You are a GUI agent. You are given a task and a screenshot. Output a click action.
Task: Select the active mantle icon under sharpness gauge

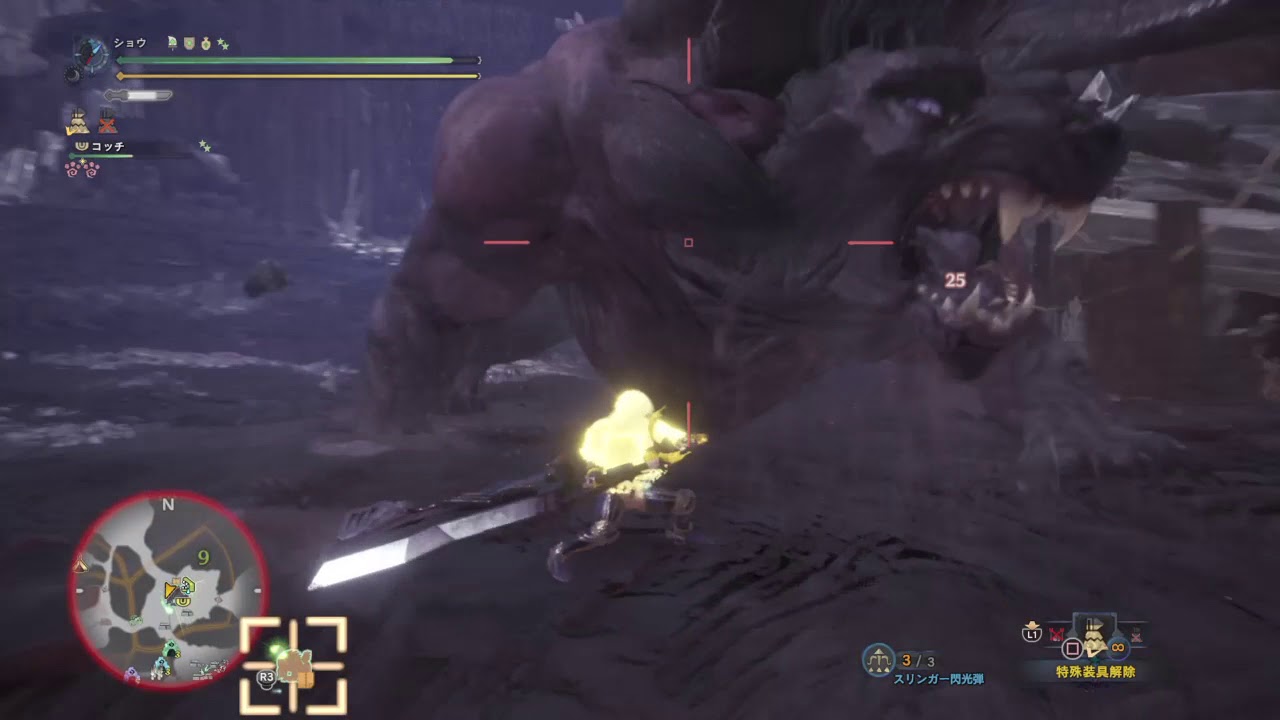(x=77, y=122)
